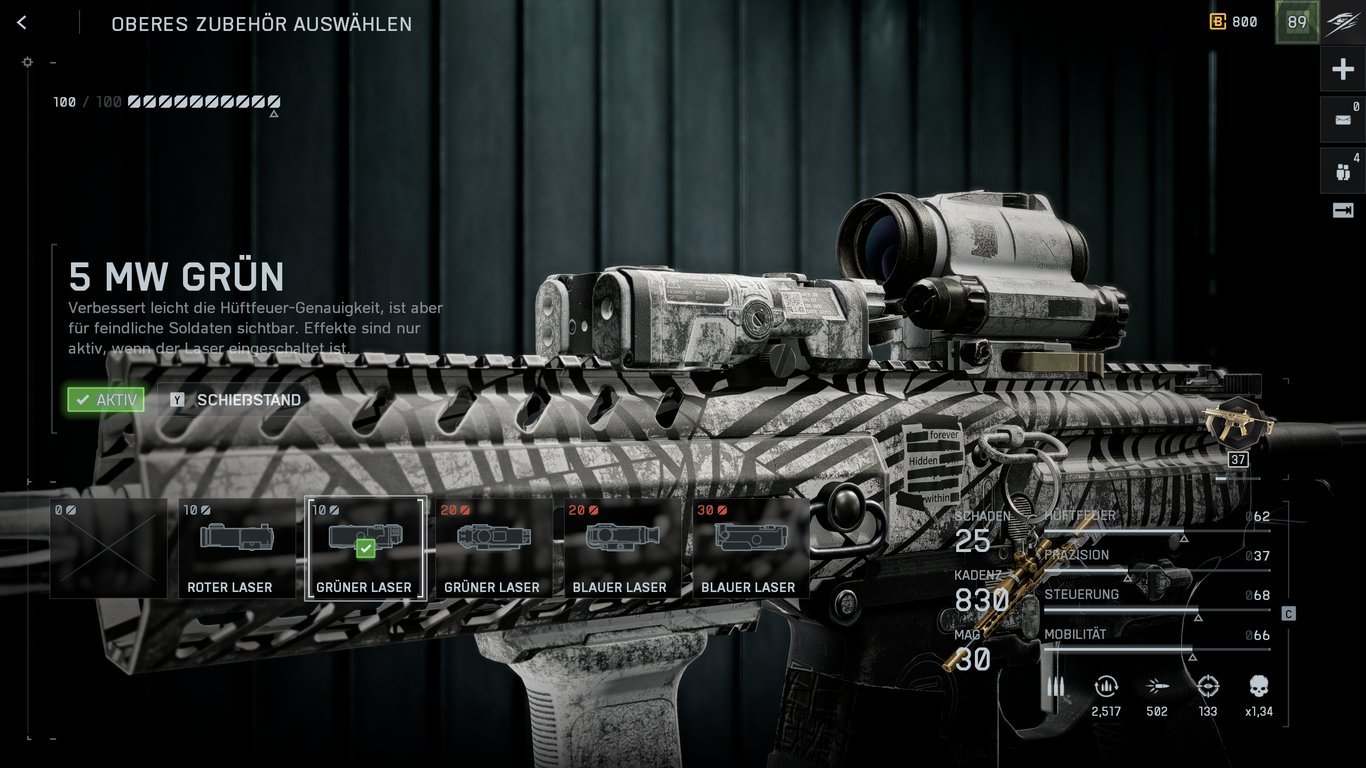Image resolution: width=1366 pixels, height=768 pixels.
Task: Open the mail envelope notifications
Action: coord(1342,120)
